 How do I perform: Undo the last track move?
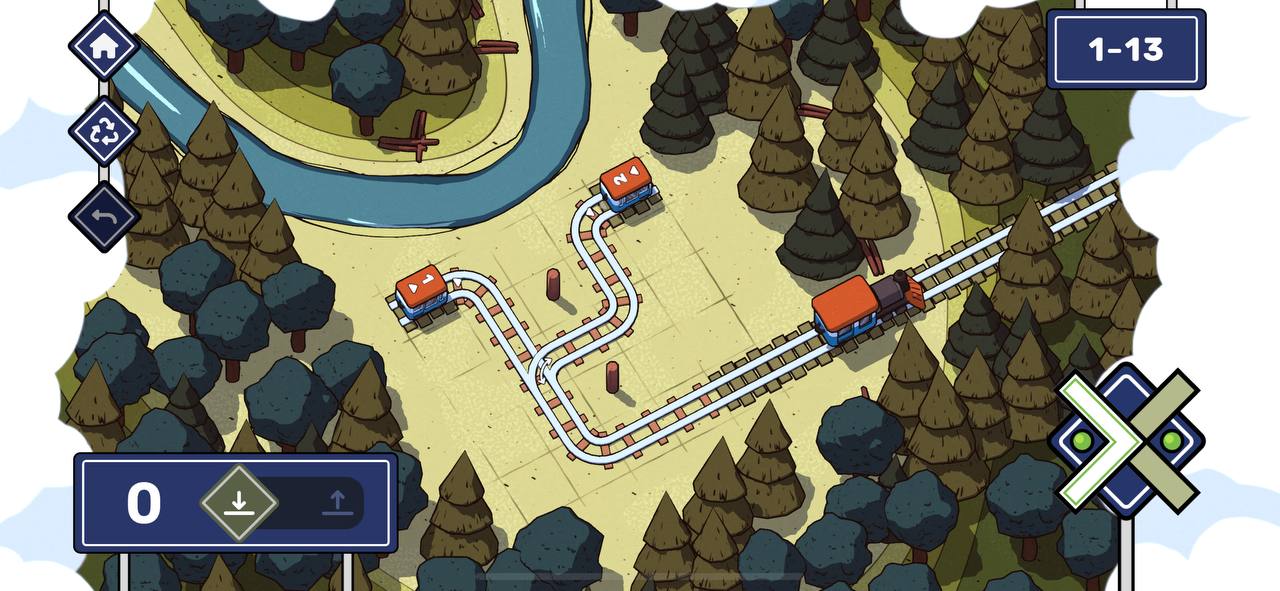[x=104, y=217]
